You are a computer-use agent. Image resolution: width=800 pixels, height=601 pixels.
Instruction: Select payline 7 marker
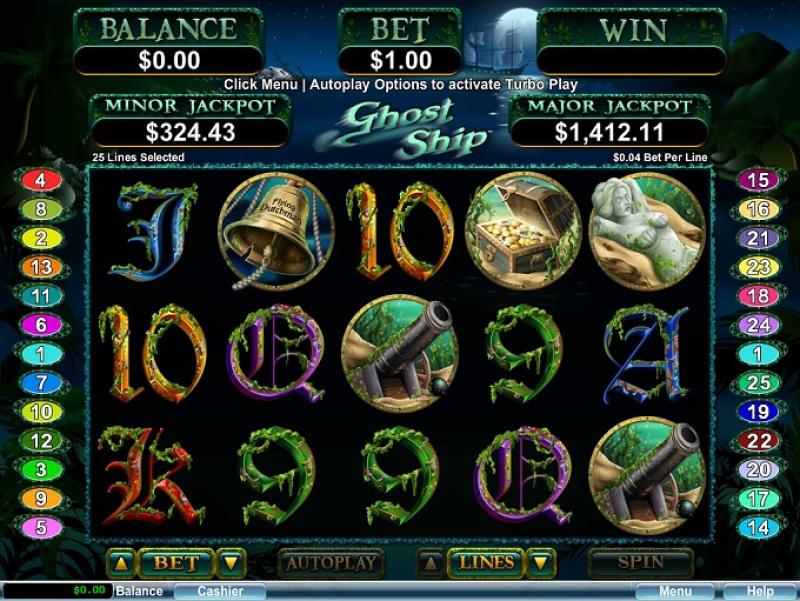tap(41, 383)
